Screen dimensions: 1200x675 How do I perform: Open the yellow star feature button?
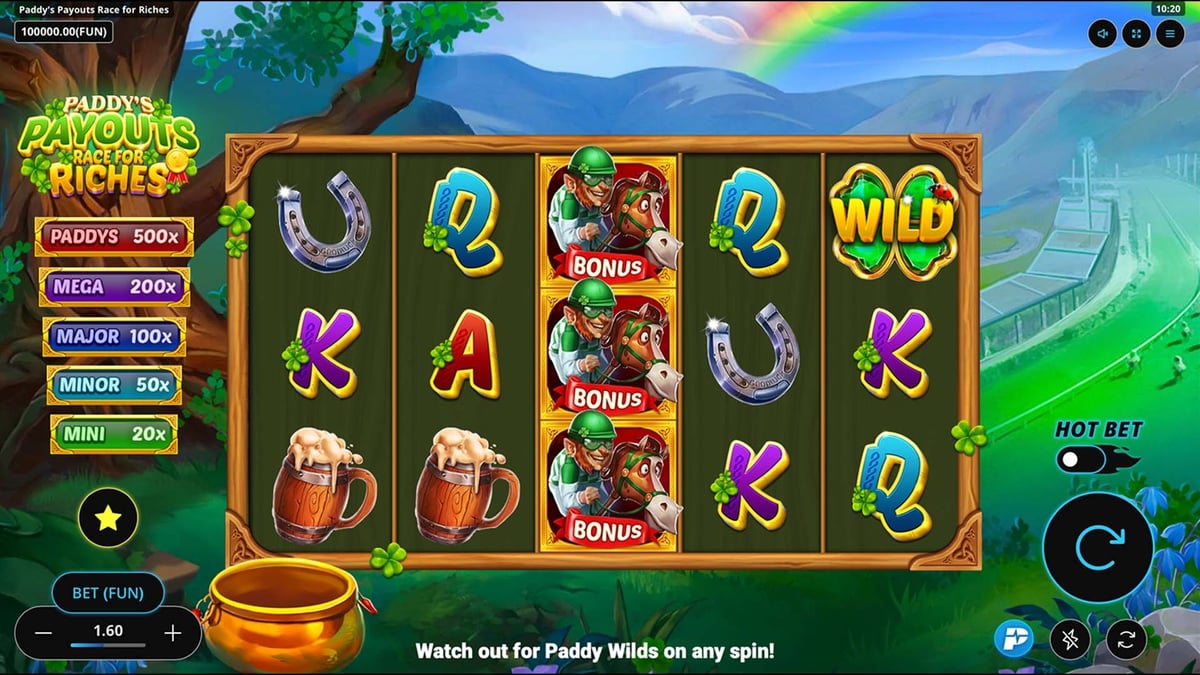tap(108, 517)
